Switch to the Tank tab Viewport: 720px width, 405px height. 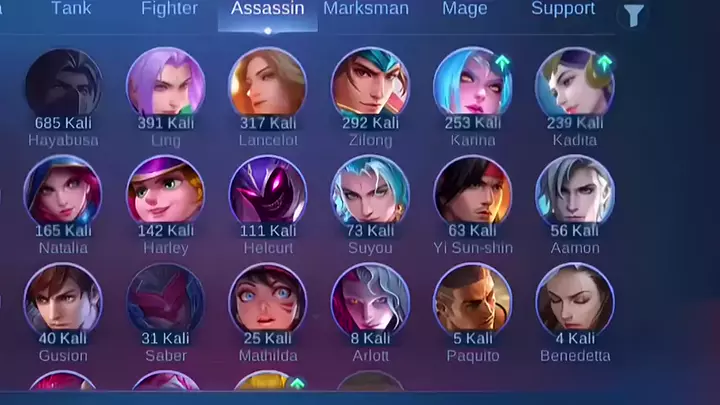(x=71, y=9)
